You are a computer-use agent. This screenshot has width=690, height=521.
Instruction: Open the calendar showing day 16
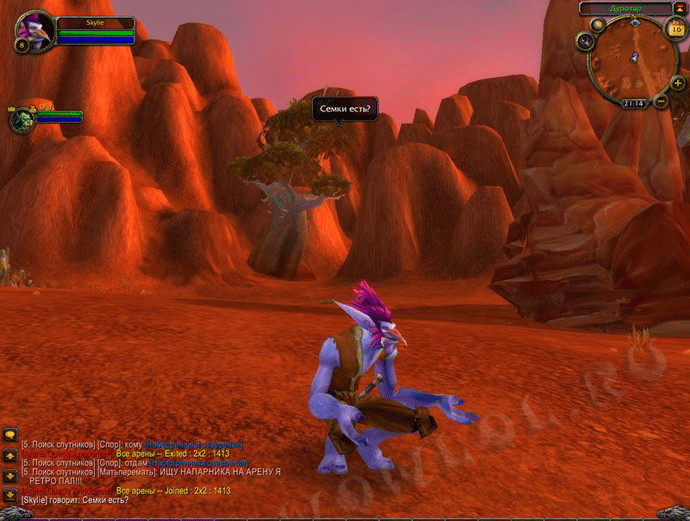click(x=675, y=29)
